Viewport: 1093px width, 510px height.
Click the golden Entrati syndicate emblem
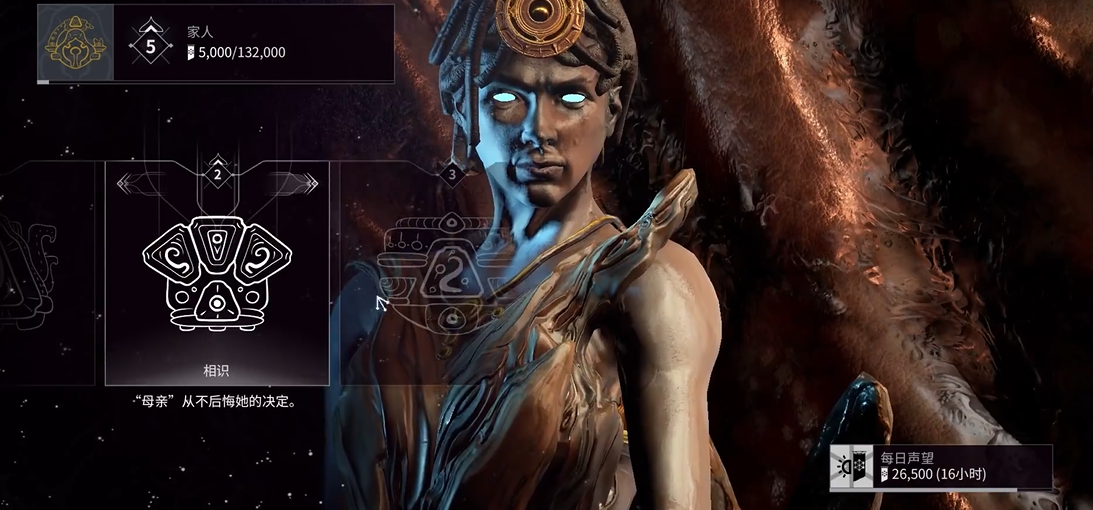76,43
